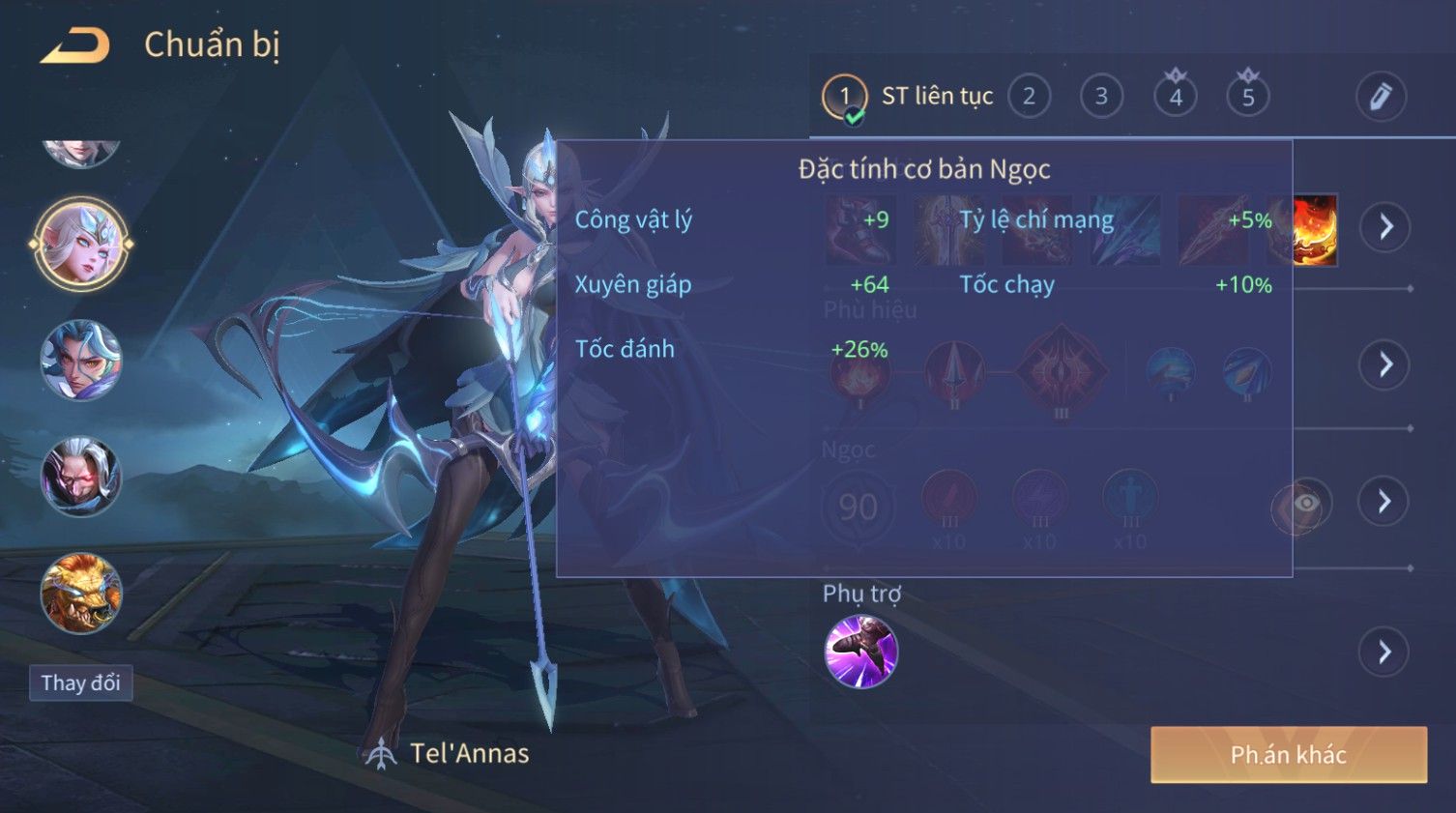Switch to loadout preset 2
This screenshot has height=813, width=1456.
1029,97
